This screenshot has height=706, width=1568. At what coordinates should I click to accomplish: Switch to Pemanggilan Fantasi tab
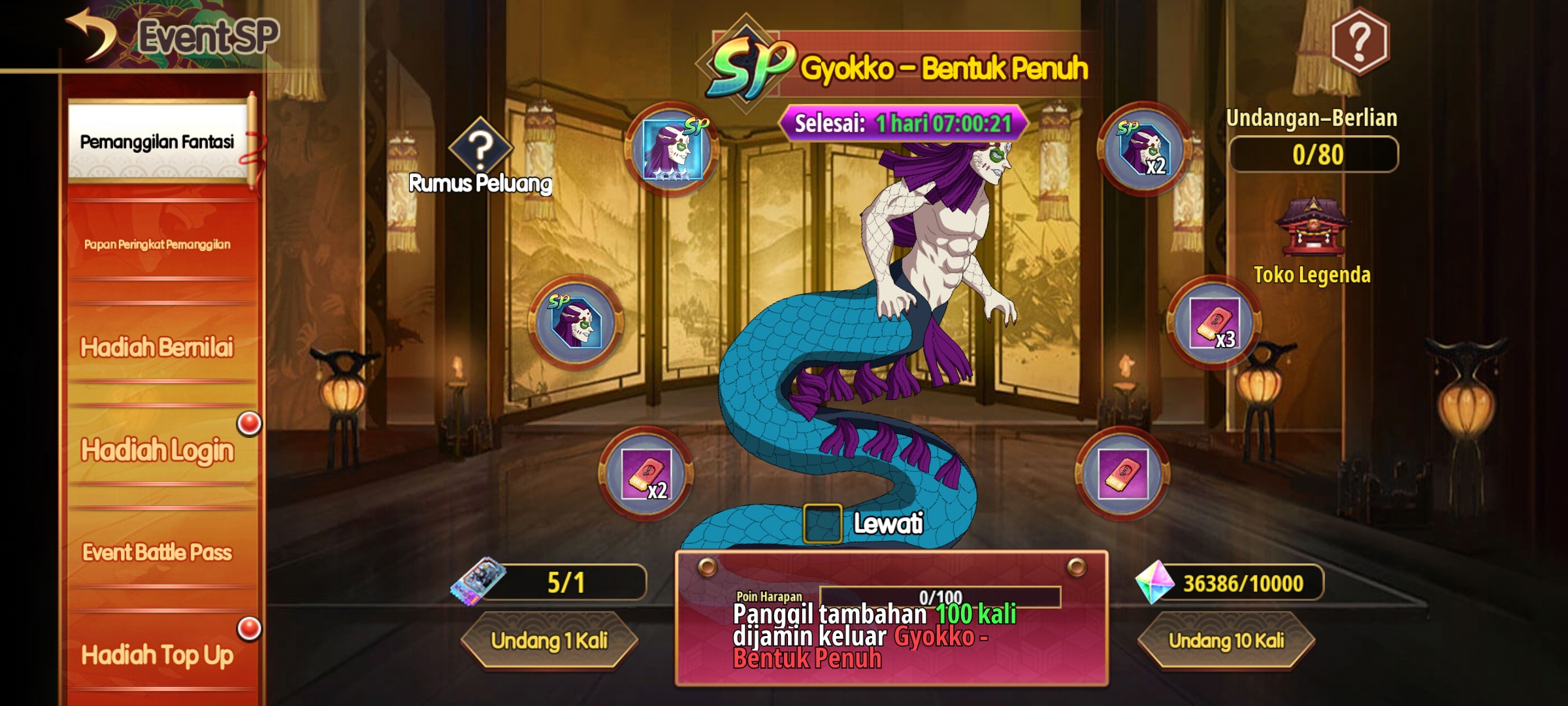(157, 142)
